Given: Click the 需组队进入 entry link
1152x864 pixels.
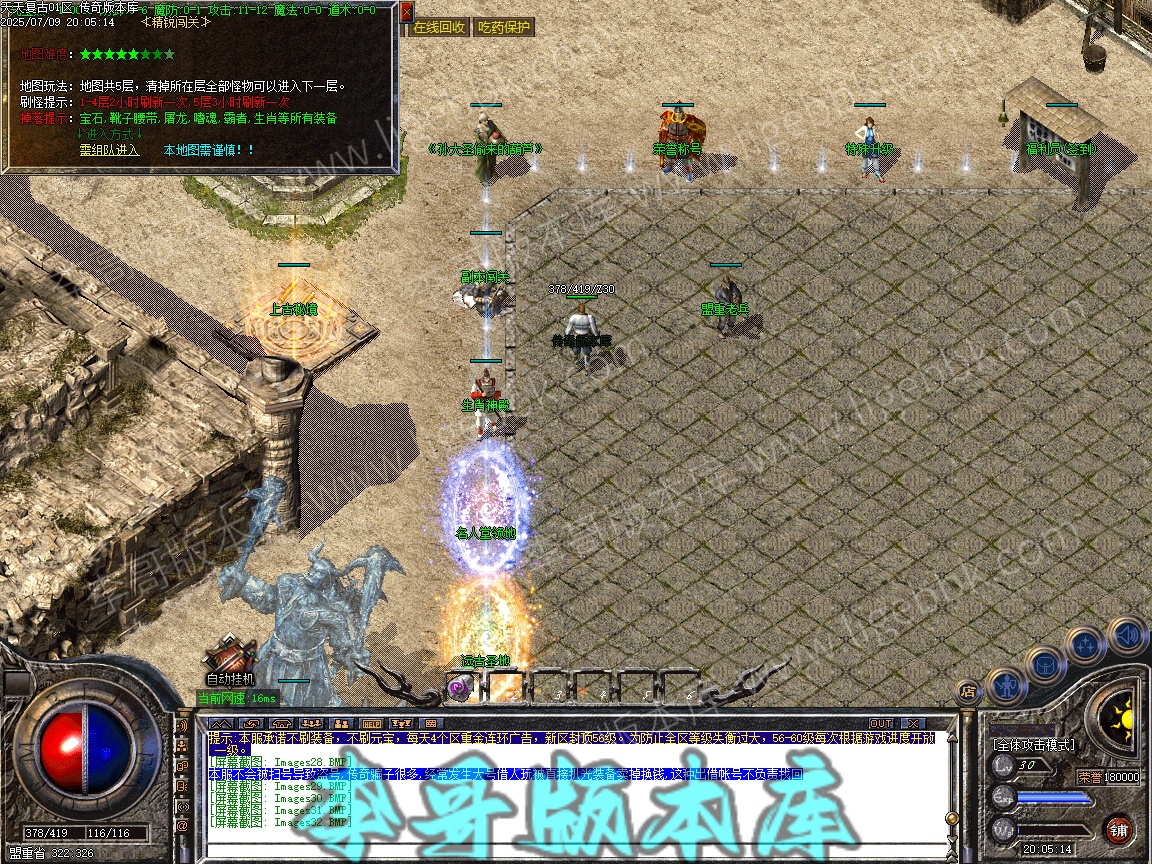Looking at the screenshot, I should pos(110,150).
